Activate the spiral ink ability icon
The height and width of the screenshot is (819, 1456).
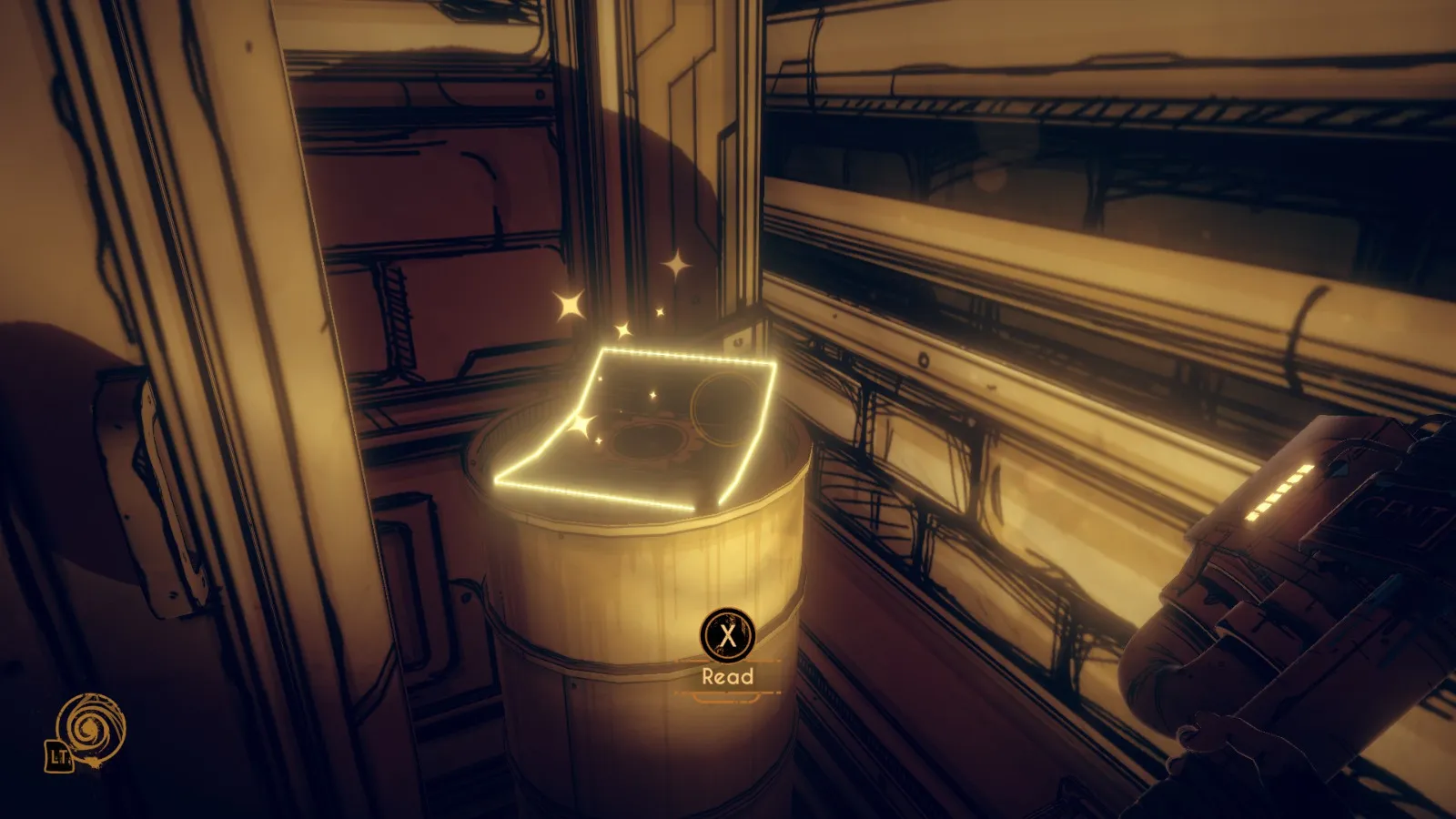90,729
